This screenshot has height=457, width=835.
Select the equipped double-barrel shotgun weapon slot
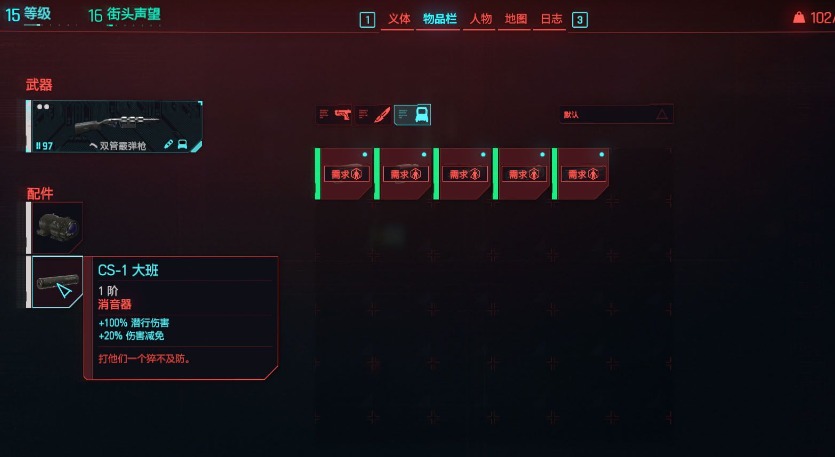tap(115, 127)
